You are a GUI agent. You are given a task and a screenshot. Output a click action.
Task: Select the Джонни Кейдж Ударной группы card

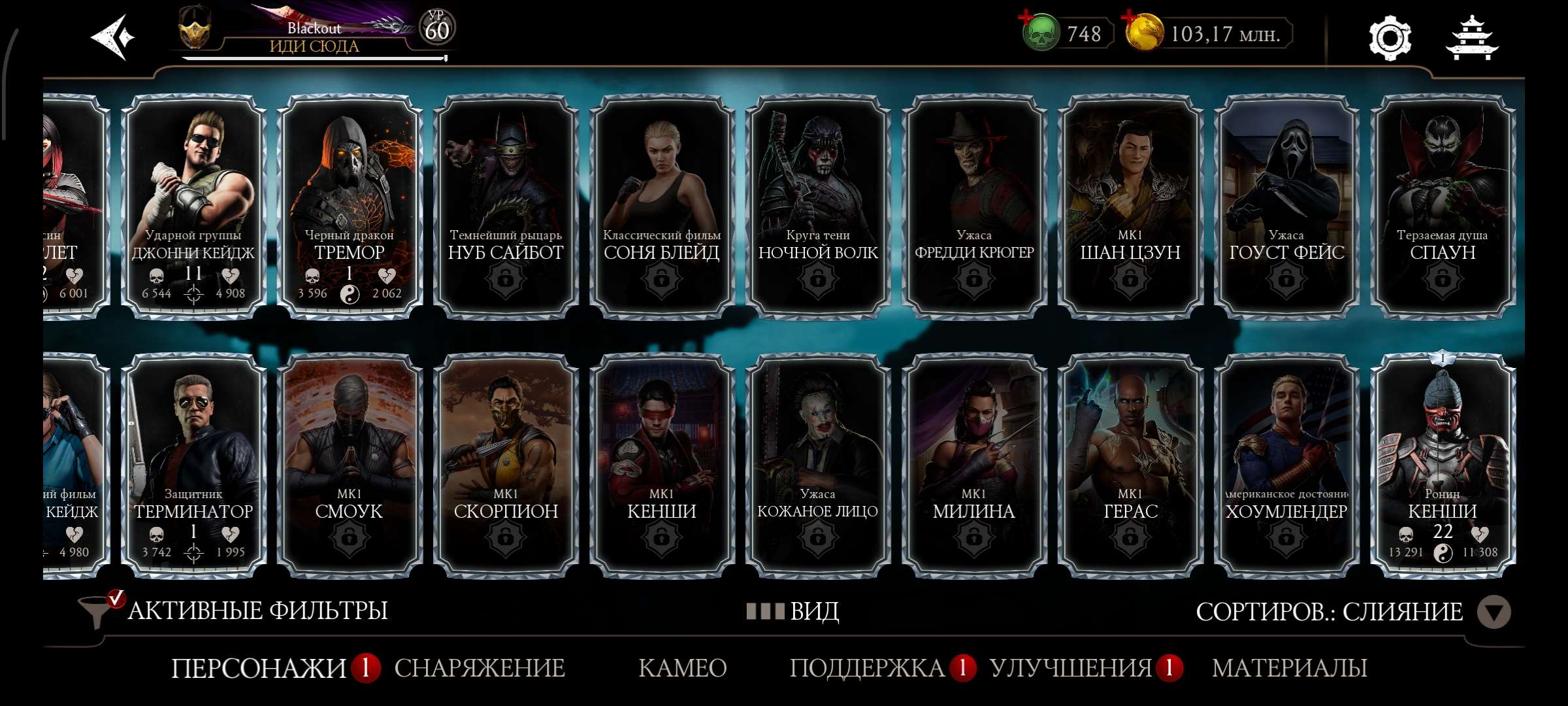tap(193, 206)
